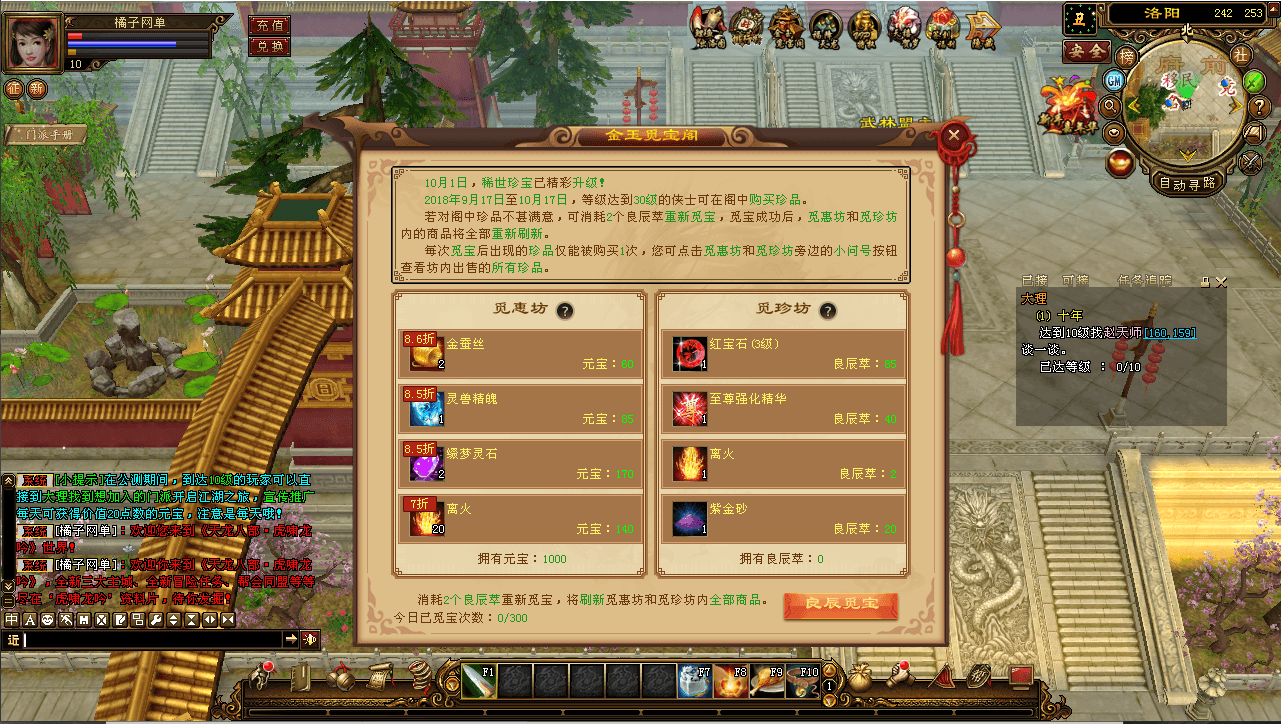The image size is (1281, 724).
Task: Open the 近 chat channel selector
Action: [x=14, y=638]
